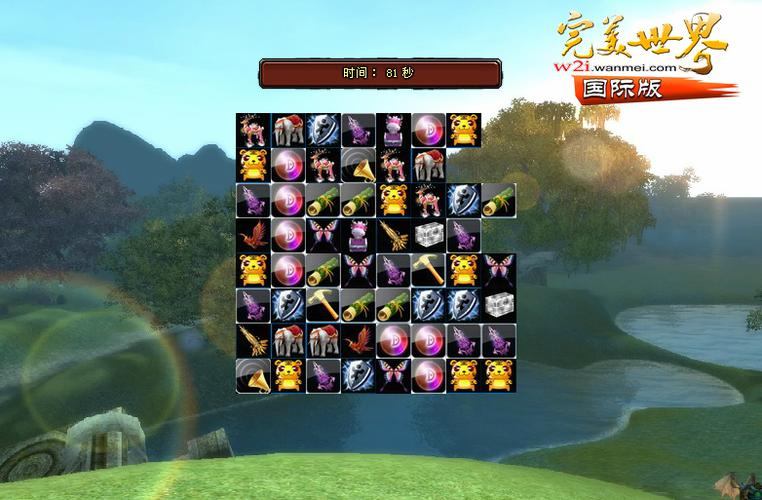
Task: Select the butterfly between shield and orb
Action: click(x=392, y=375)
